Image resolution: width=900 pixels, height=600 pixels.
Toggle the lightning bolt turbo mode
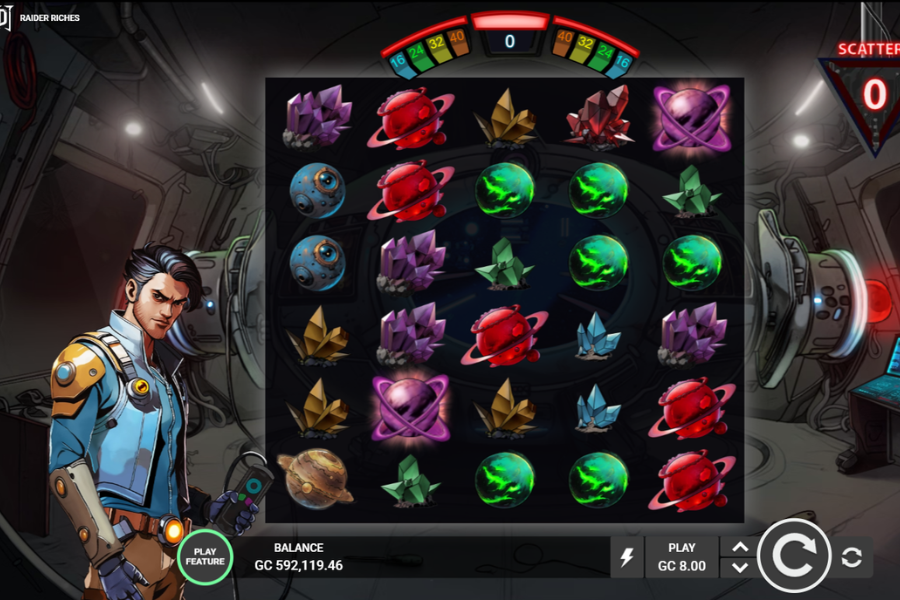pyautogui.click(x=627, y=557)
